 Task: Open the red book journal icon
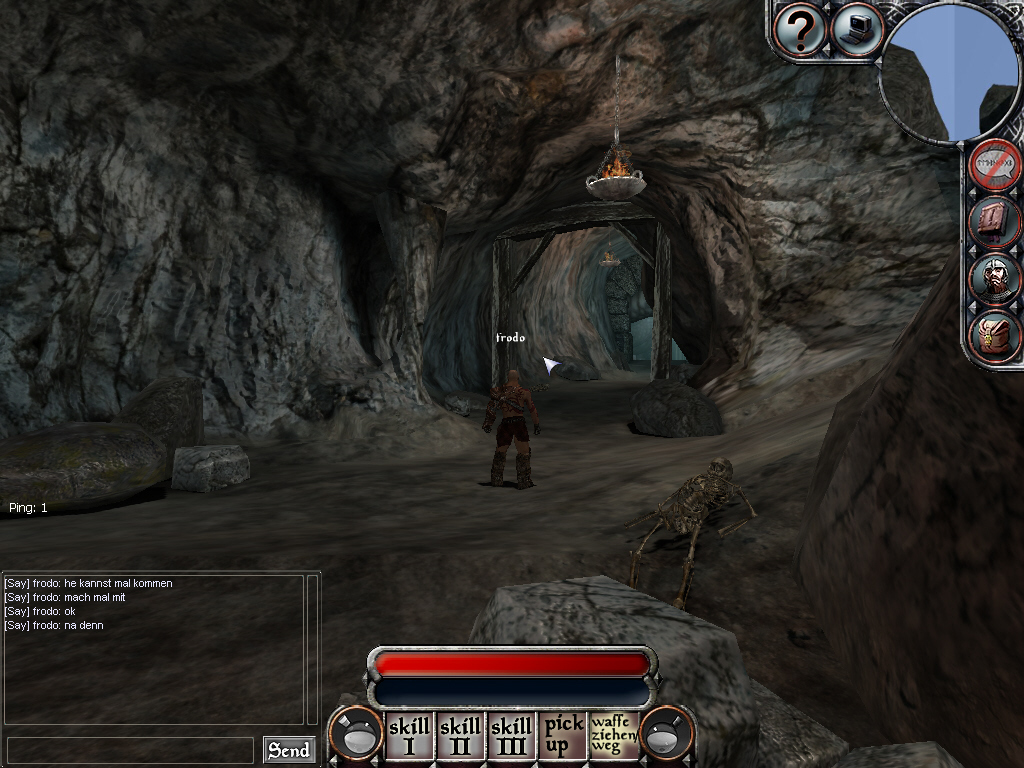pyautogui.click(x=994, y=221)
